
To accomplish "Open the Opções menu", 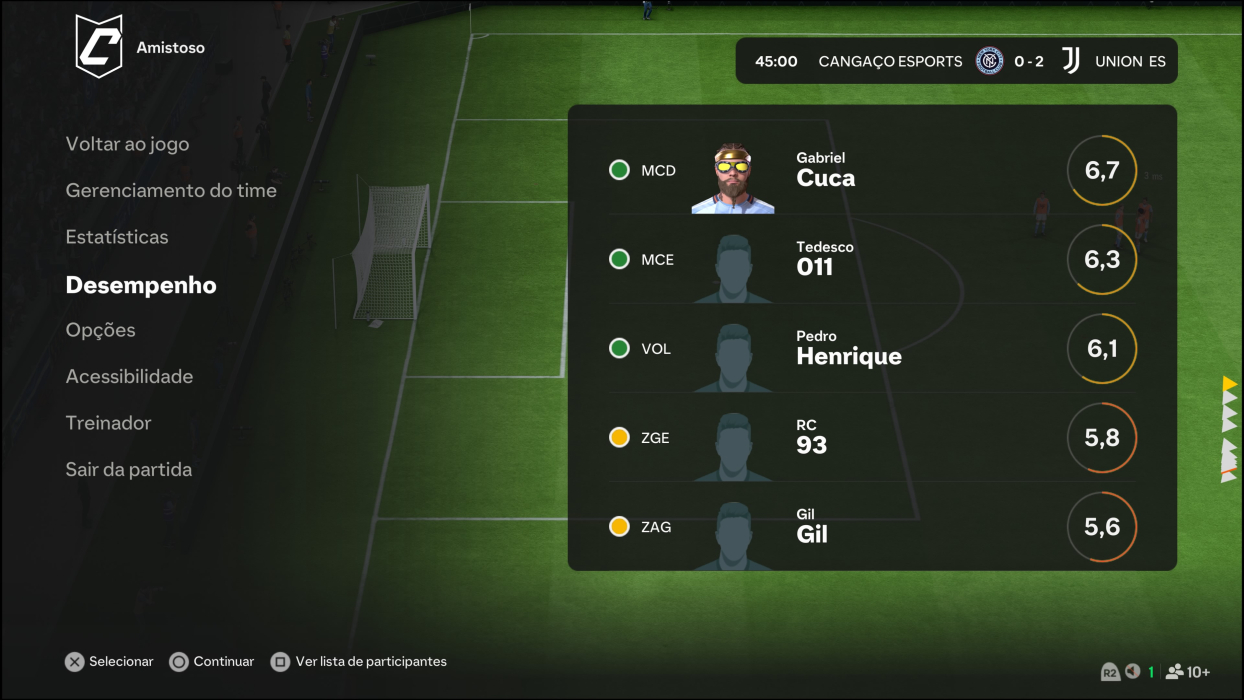I will [x=100, y=330].
